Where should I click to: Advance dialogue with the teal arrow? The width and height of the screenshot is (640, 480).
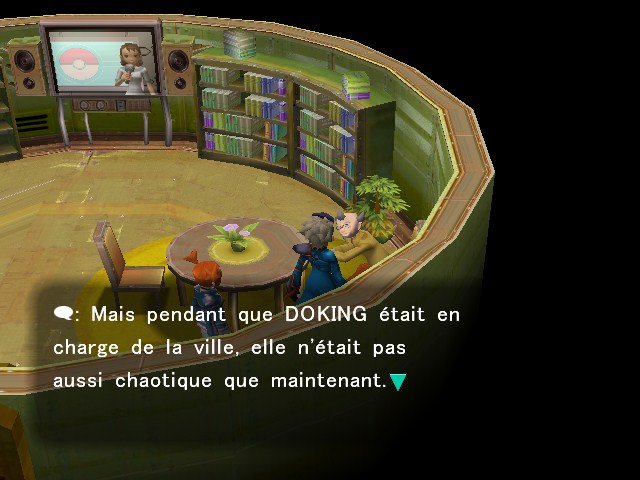click(398, 381)
